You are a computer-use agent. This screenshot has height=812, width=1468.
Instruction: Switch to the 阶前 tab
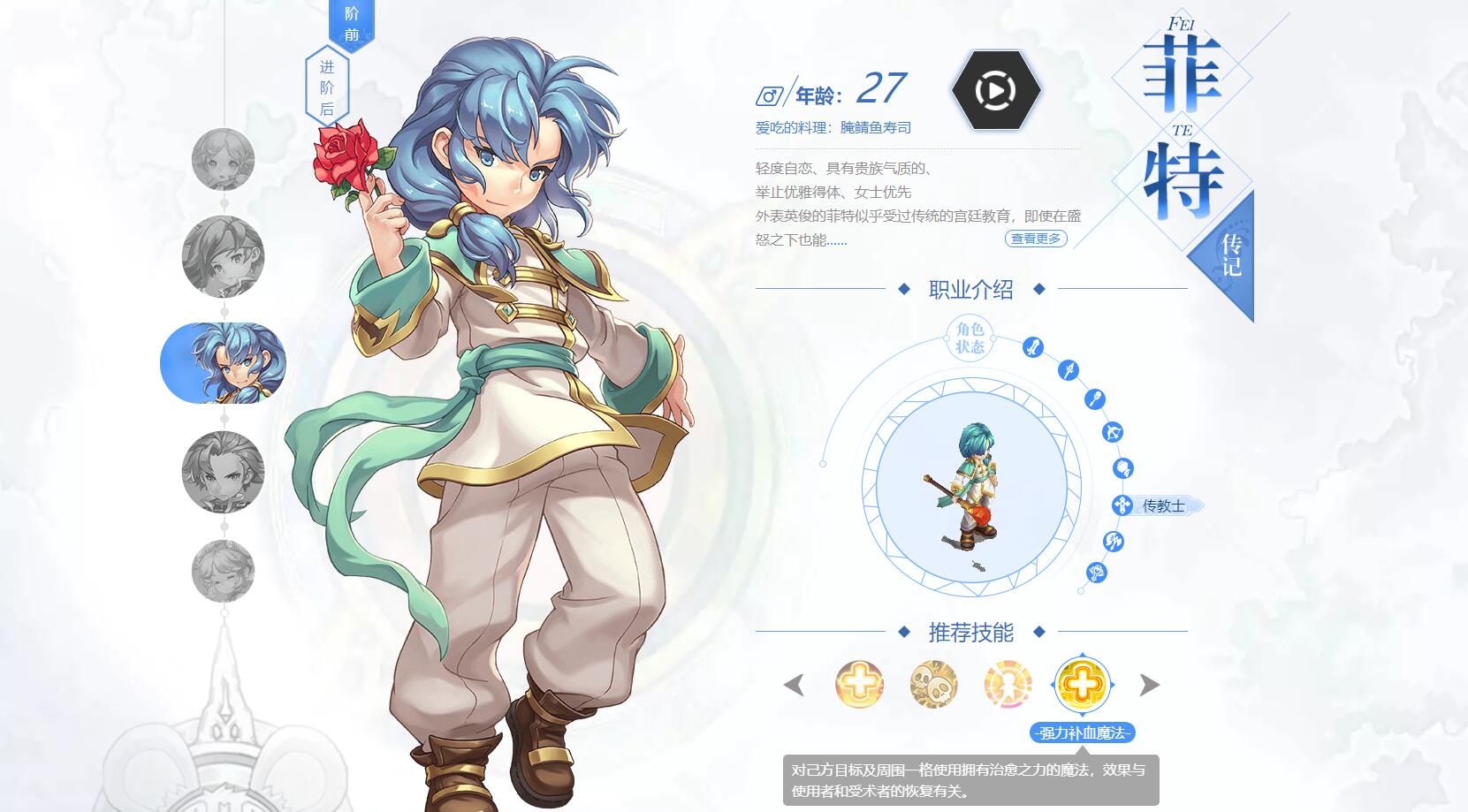coord(352,22)
